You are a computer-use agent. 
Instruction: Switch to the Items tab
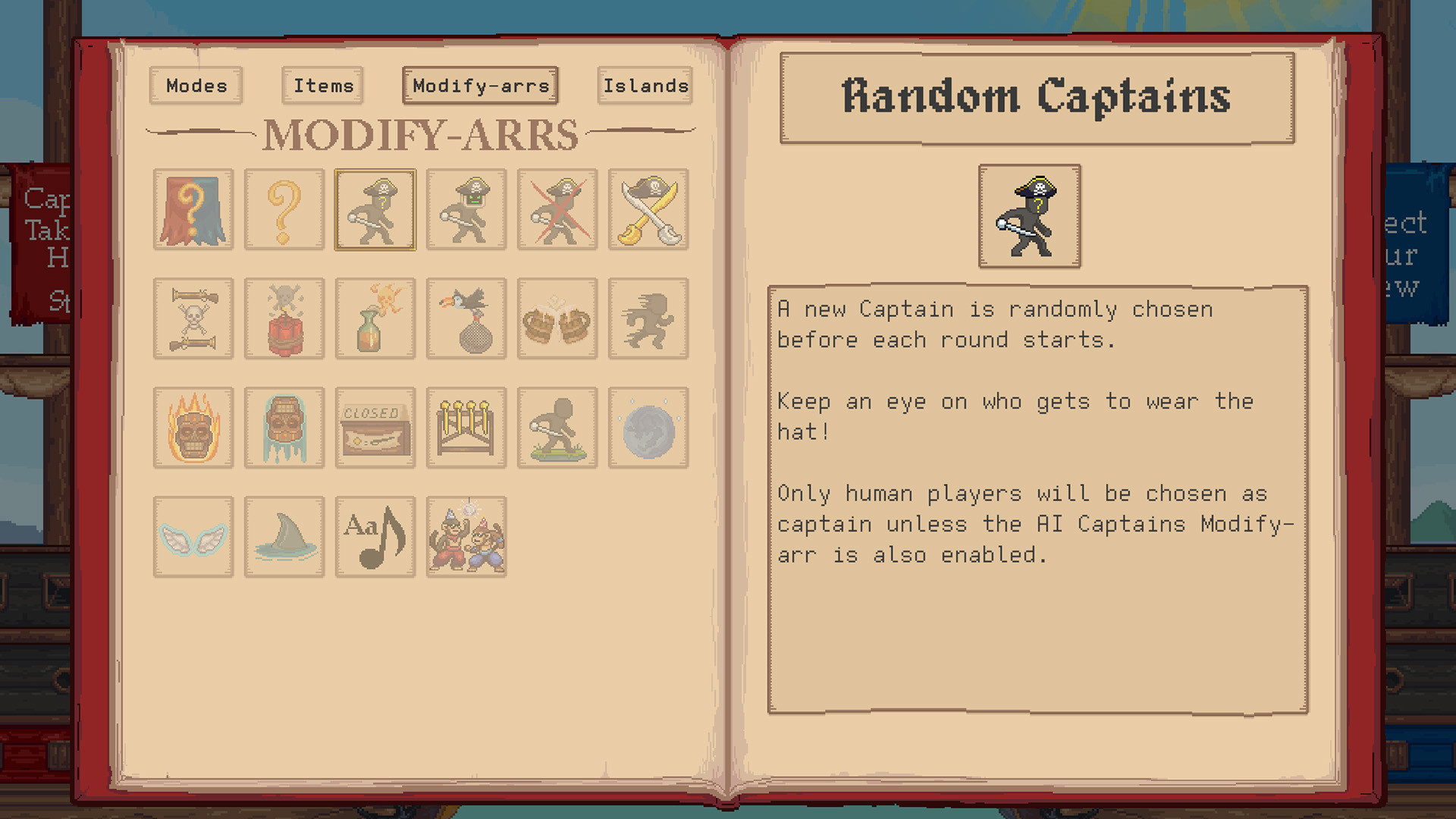[322, 86]
